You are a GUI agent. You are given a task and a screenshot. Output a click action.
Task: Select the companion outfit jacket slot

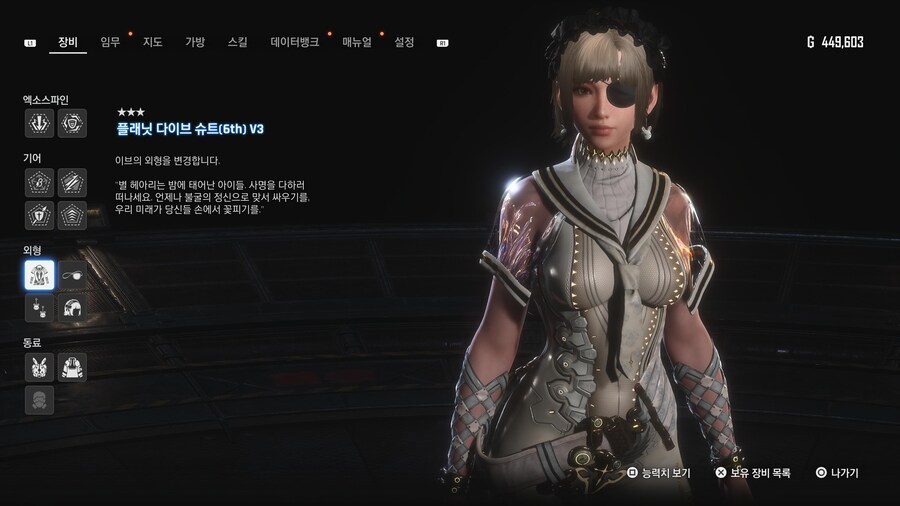click(72, 367)
